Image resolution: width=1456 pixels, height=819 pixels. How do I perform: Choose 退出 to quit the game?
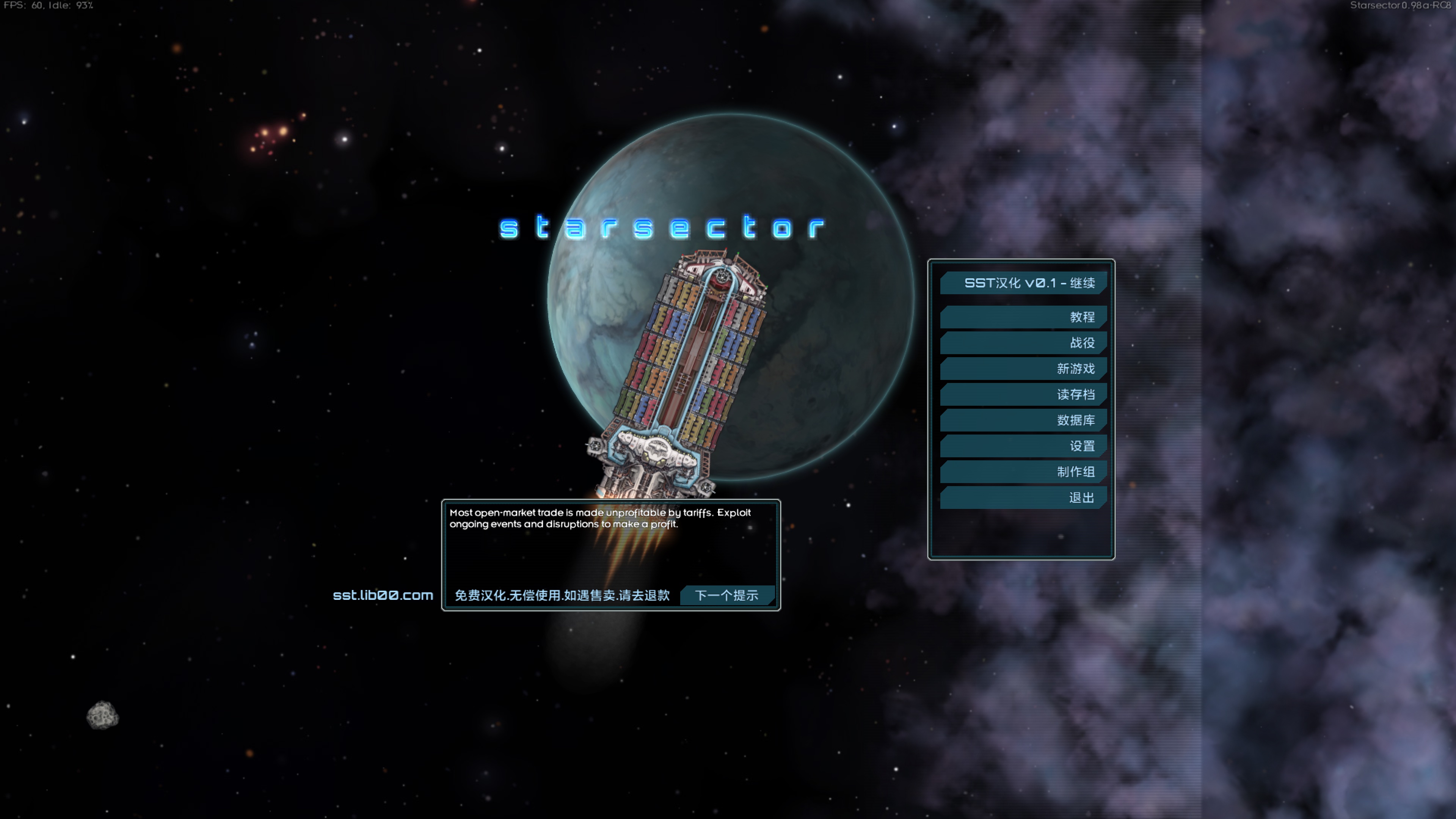tap(1023, 498)
